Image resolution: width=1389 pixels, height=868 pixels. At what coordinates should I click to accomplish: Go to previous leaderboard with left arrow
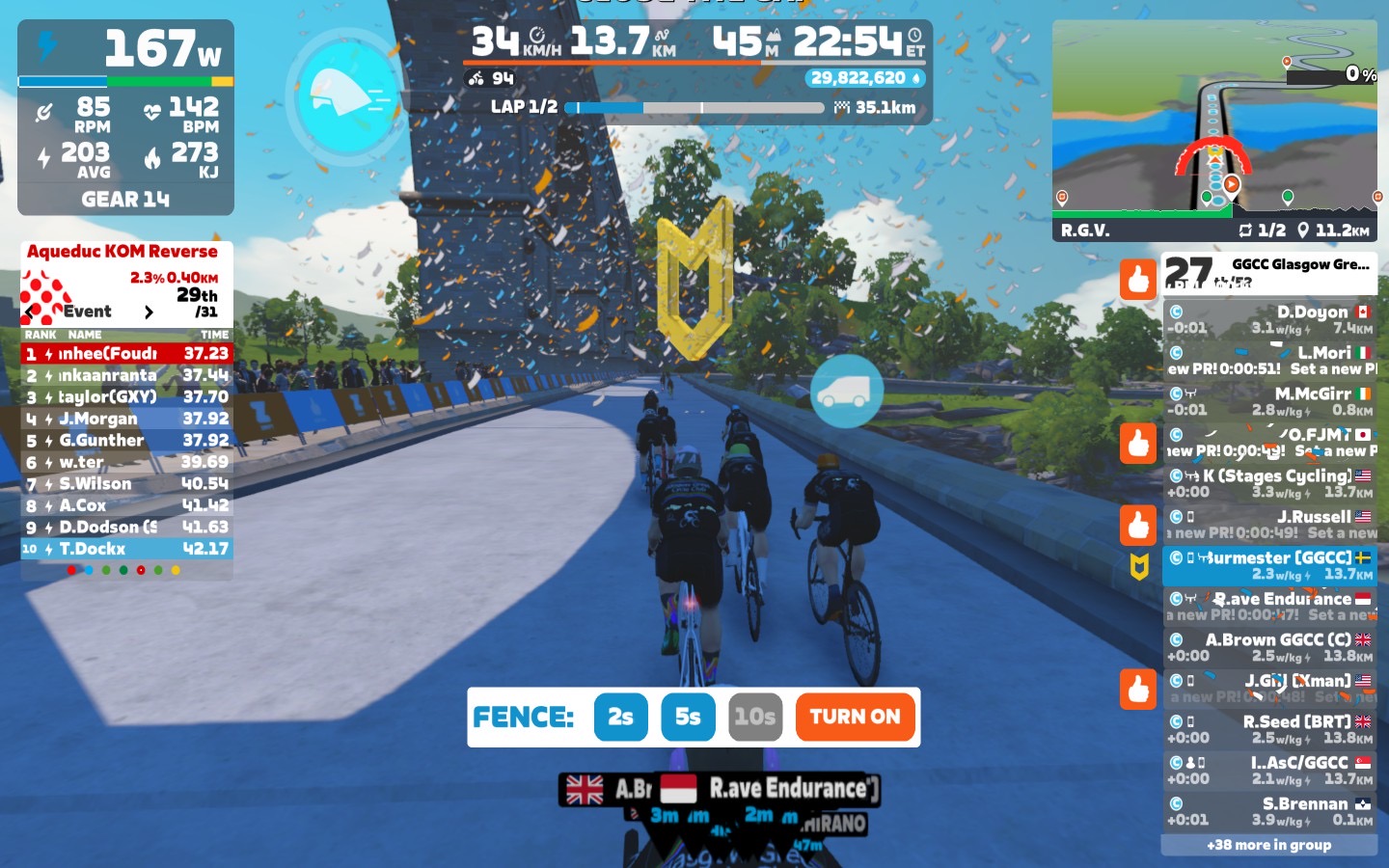(x=32, y=312)
